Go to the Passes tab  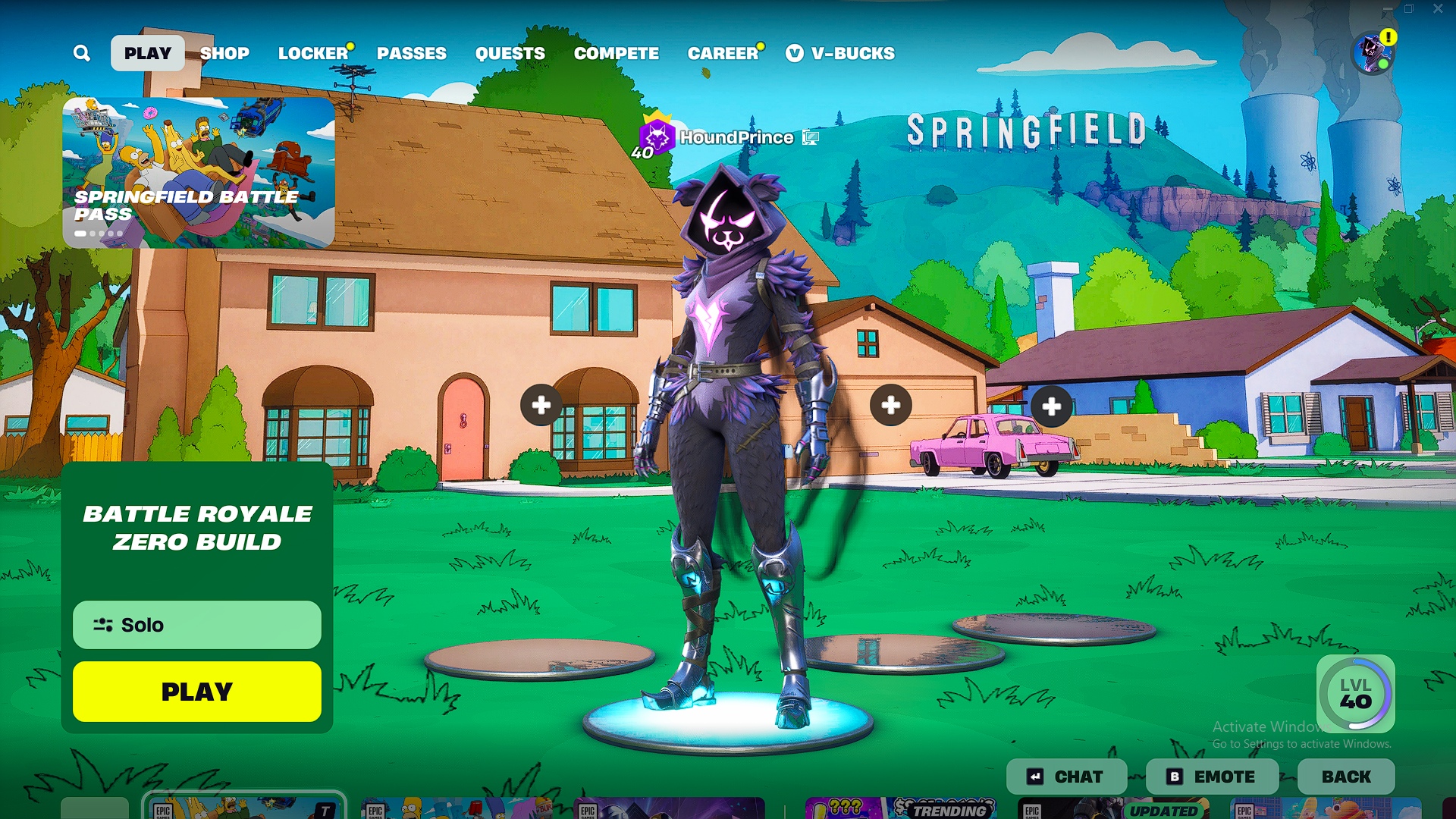point(412,53)
